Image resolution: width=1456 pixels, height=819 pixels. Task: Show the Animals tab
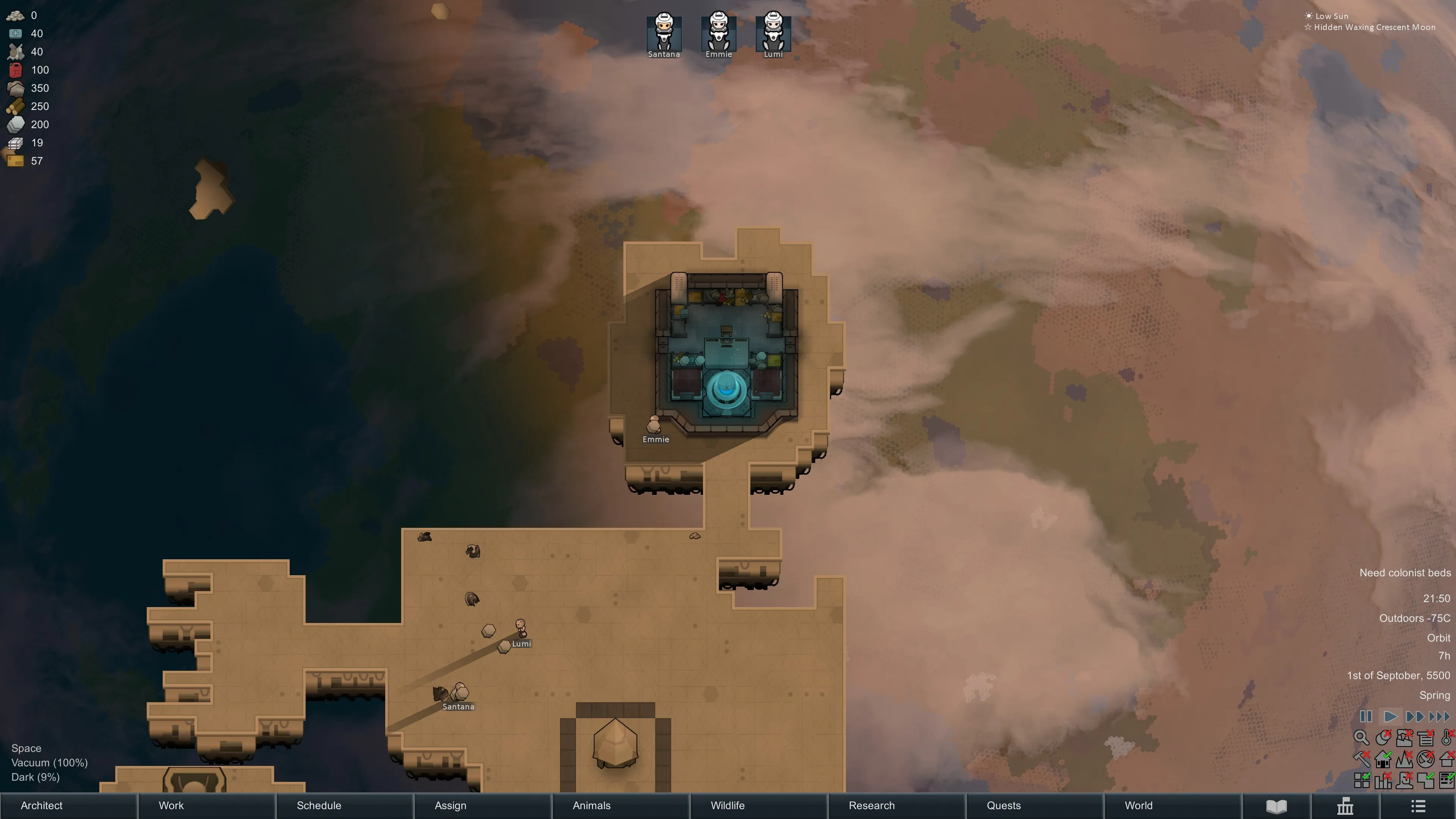click(x=591, y=805)
